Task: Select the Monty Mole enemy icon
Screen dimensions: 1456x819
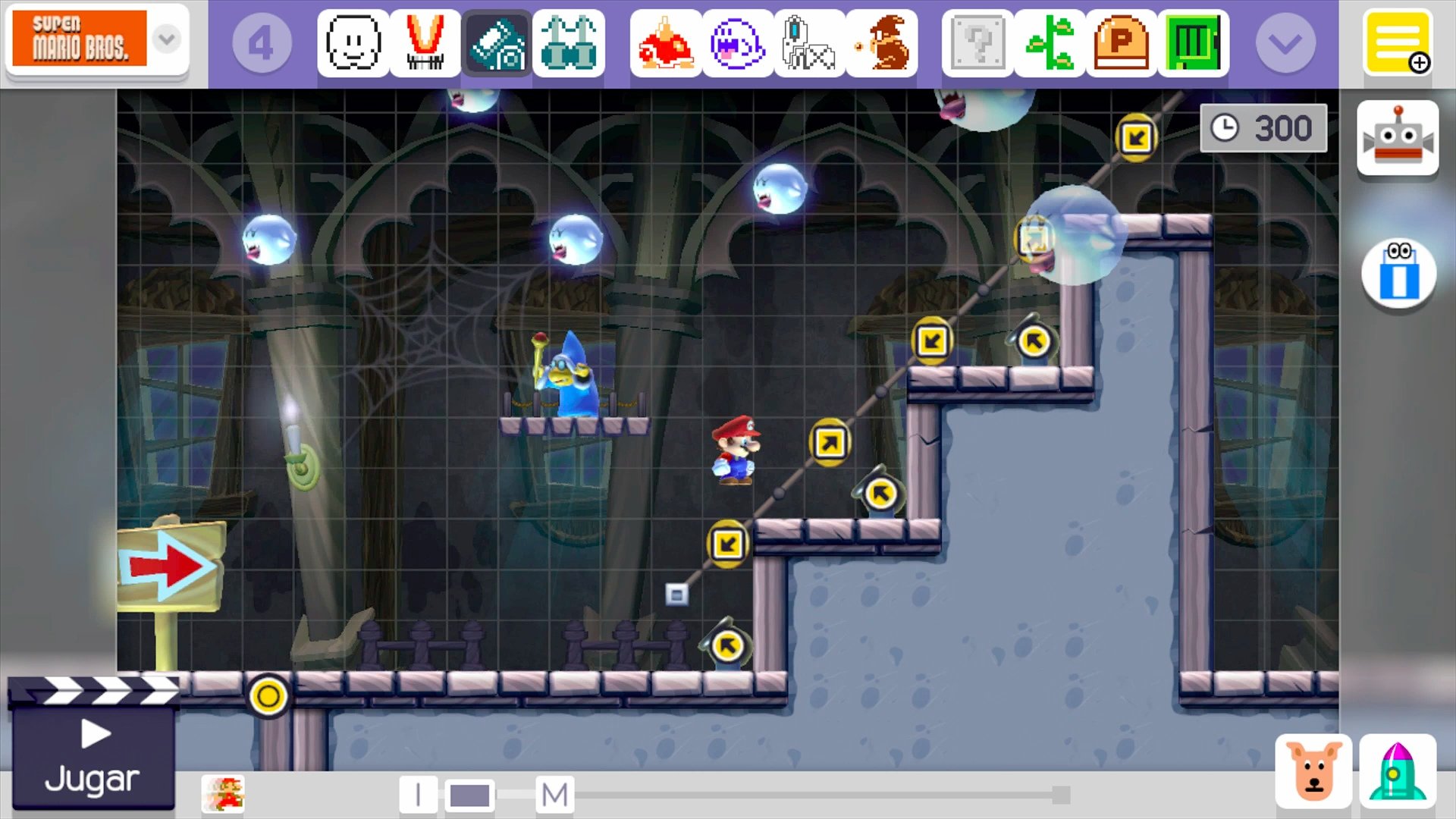Action: click(882, 43)
